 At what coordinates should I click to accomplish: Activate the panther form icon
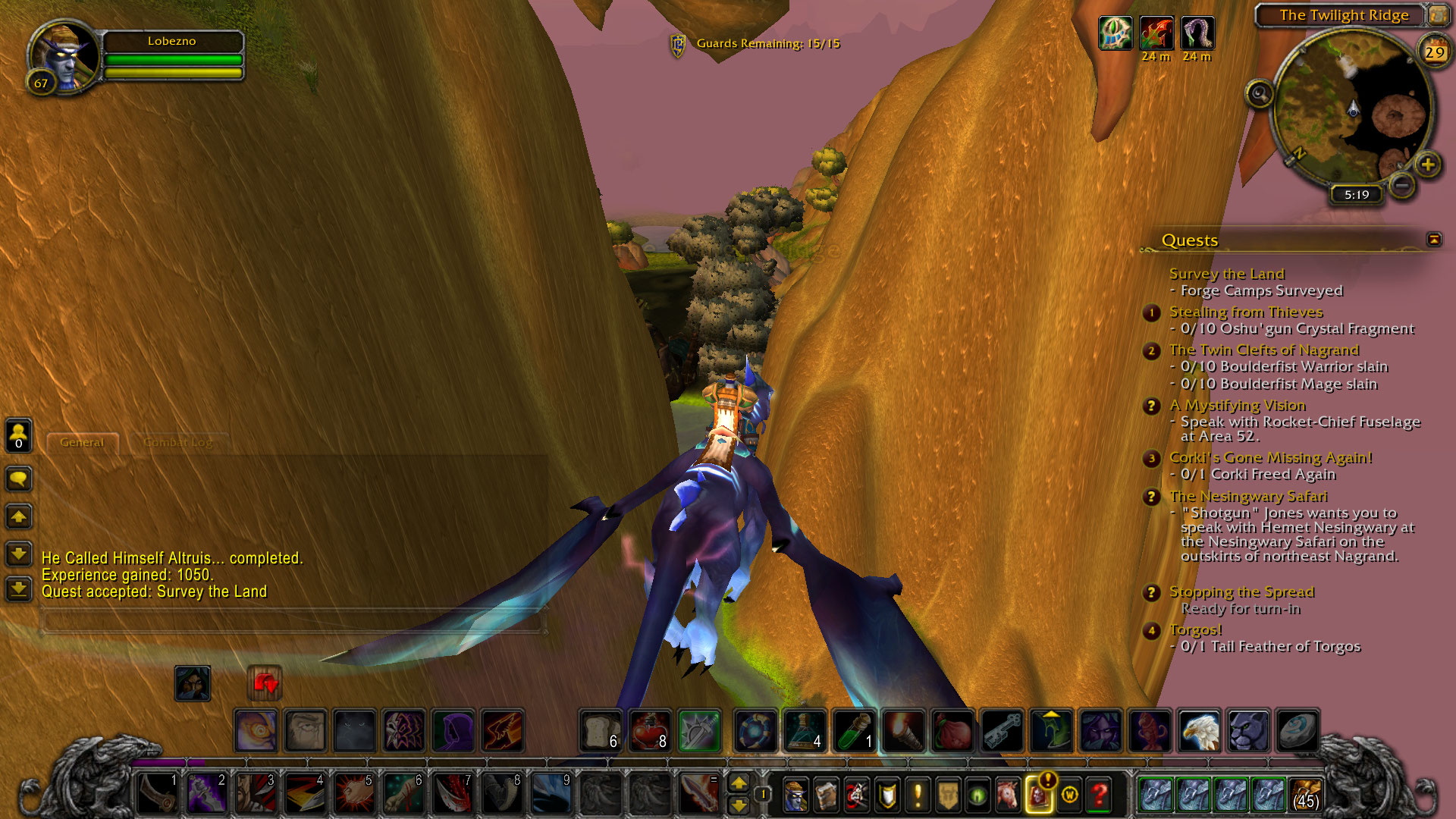pyautogui.click(x=1247, y=730)
